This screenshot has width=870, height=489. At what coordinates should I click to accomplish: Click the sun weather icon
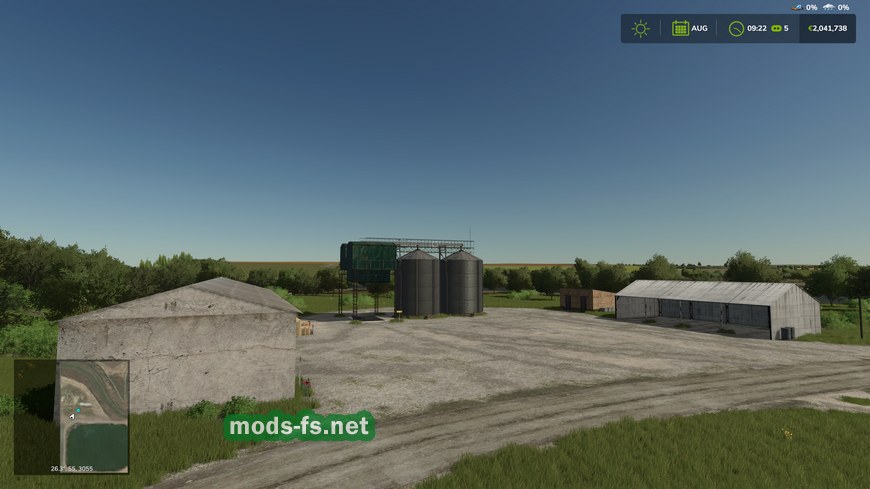click(x=640, y=28)
